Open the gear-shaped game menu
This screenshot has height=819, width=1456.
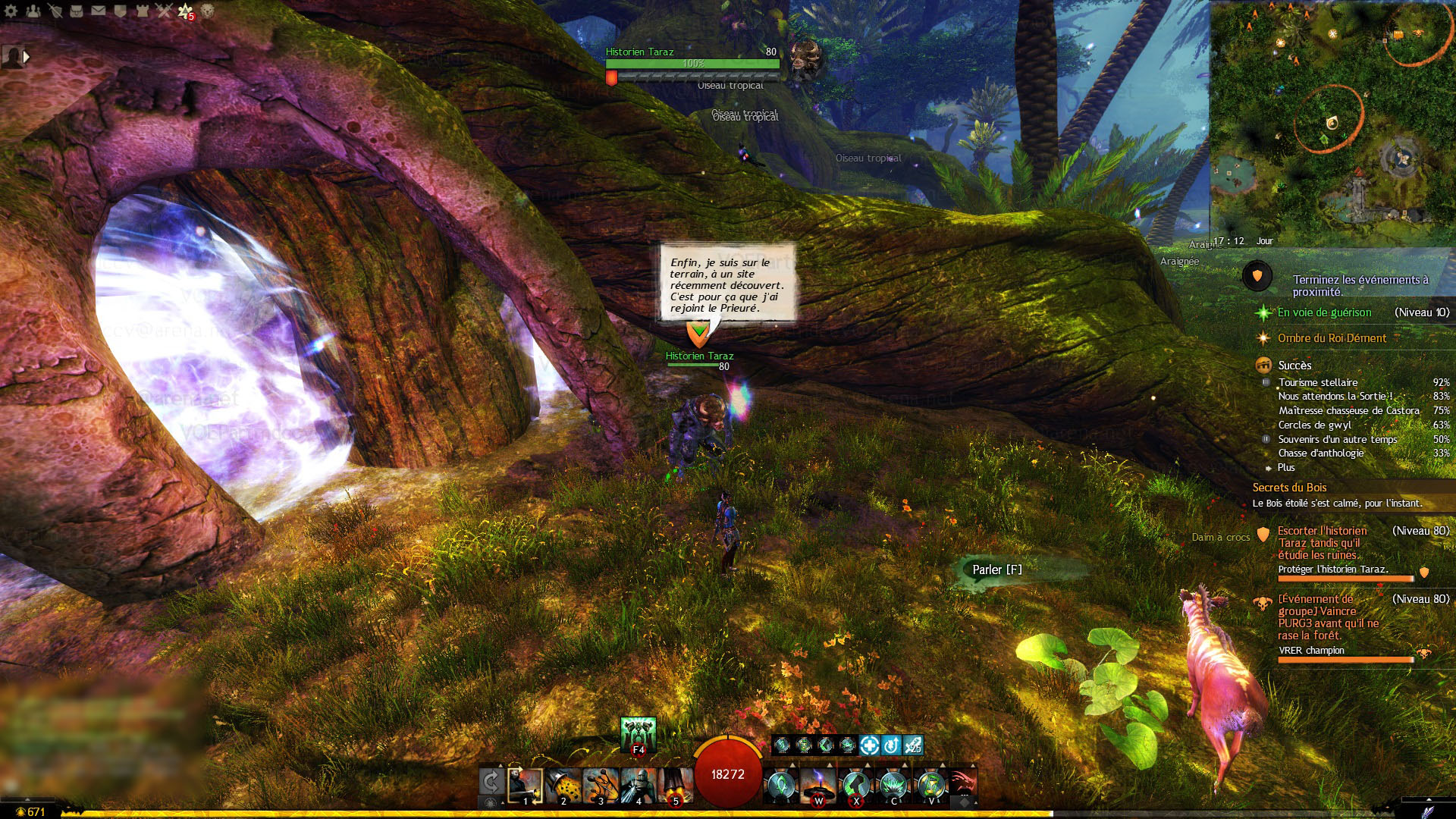[x=11, y=11]
